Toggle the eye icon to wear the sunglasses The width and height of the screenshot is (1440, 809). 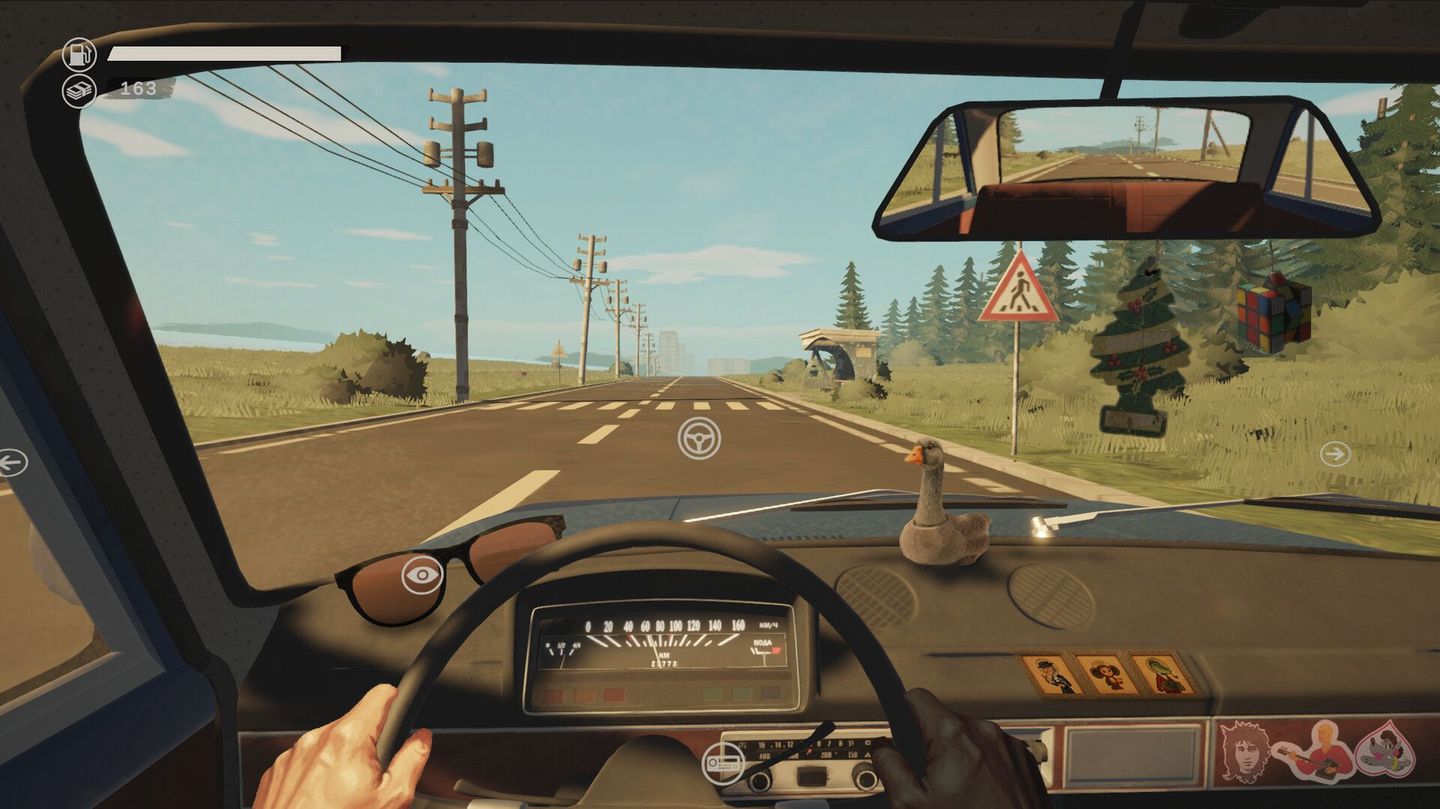click(x=424, y=576)
